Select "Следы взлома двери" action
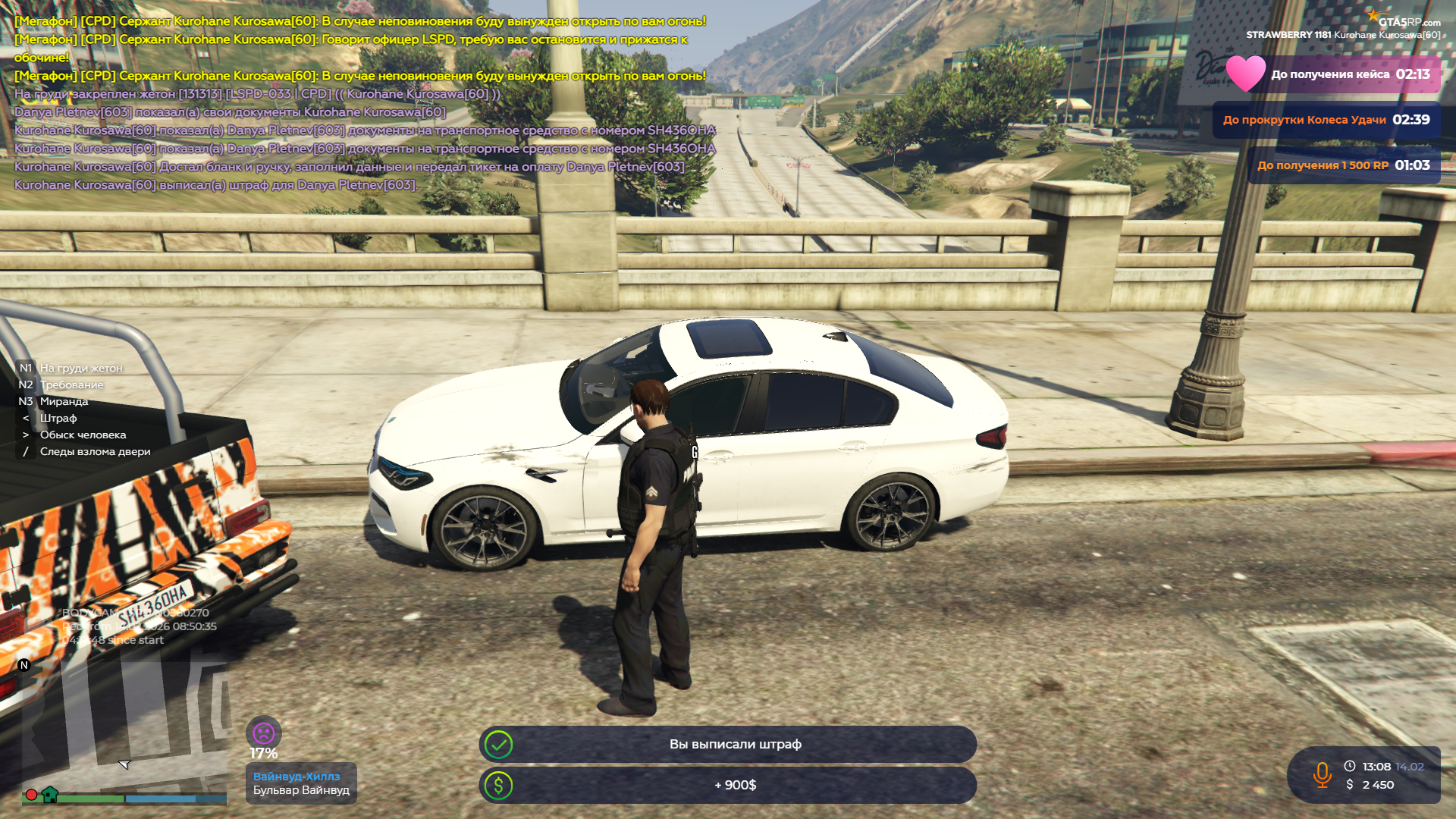 coord(95,451)
